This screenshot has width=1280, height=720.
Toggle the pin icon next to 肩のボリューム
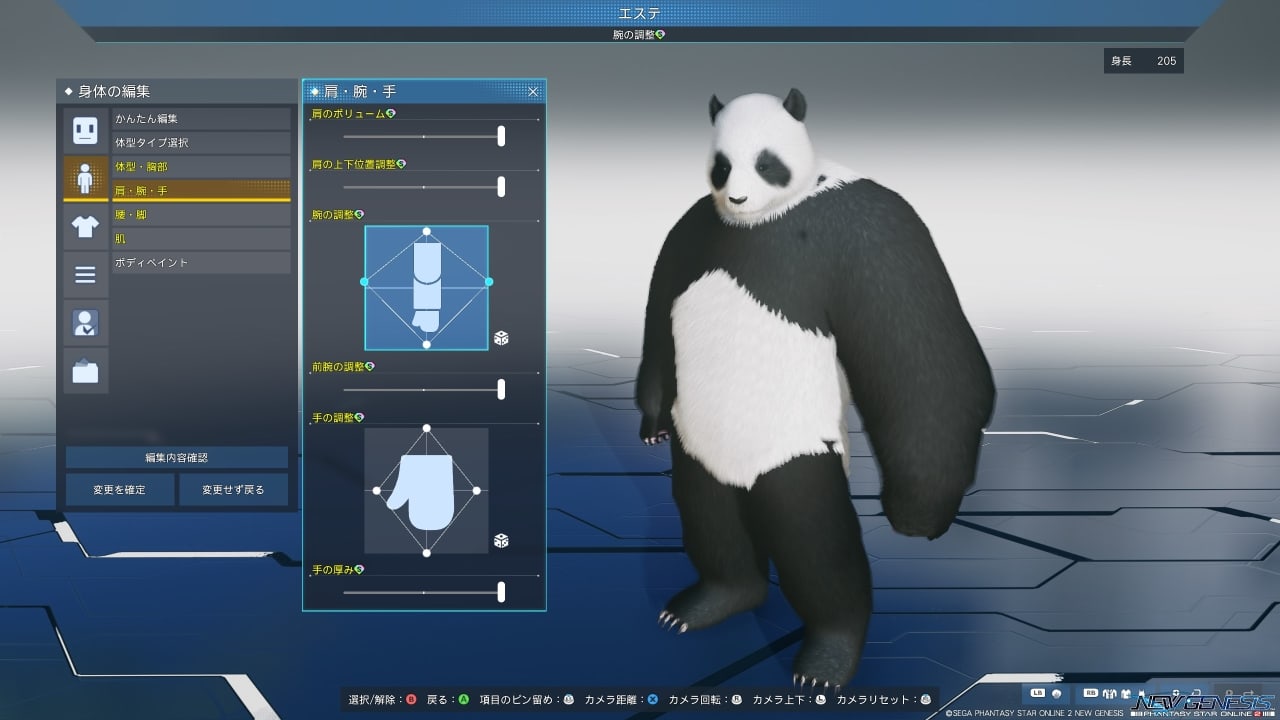click(390, 112)
